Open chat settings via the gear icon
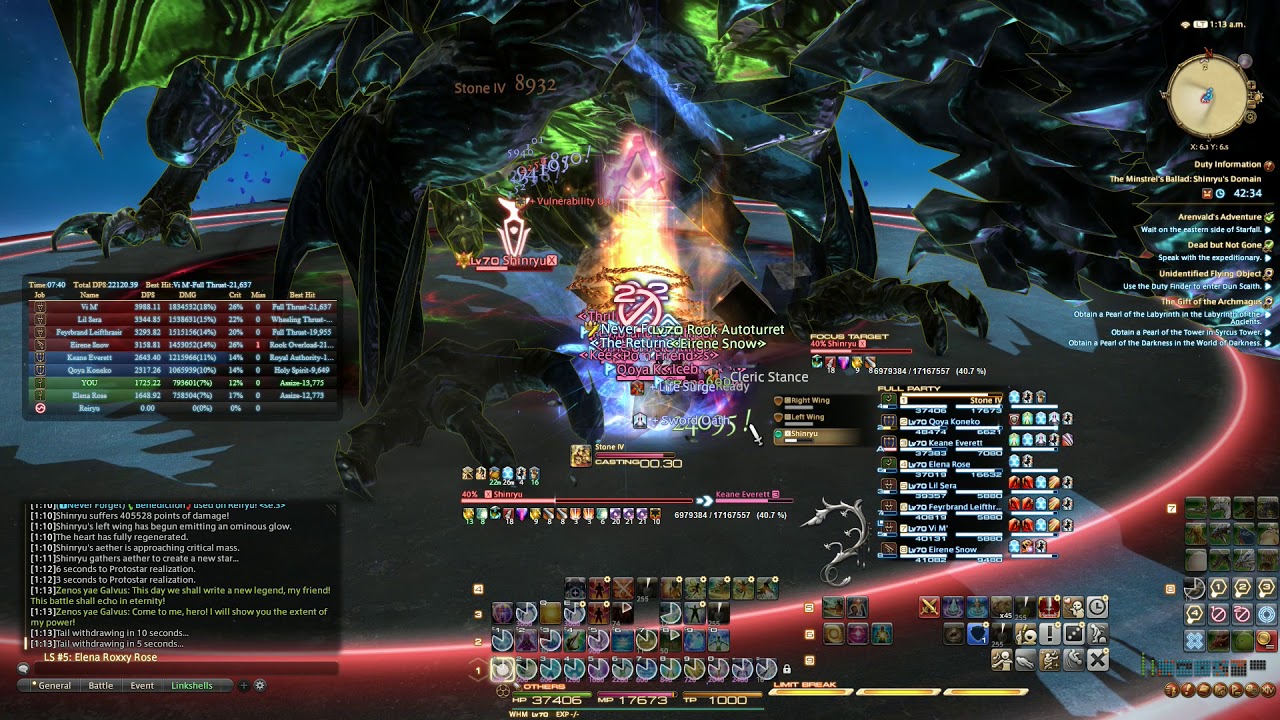 [x=260, y=686]
